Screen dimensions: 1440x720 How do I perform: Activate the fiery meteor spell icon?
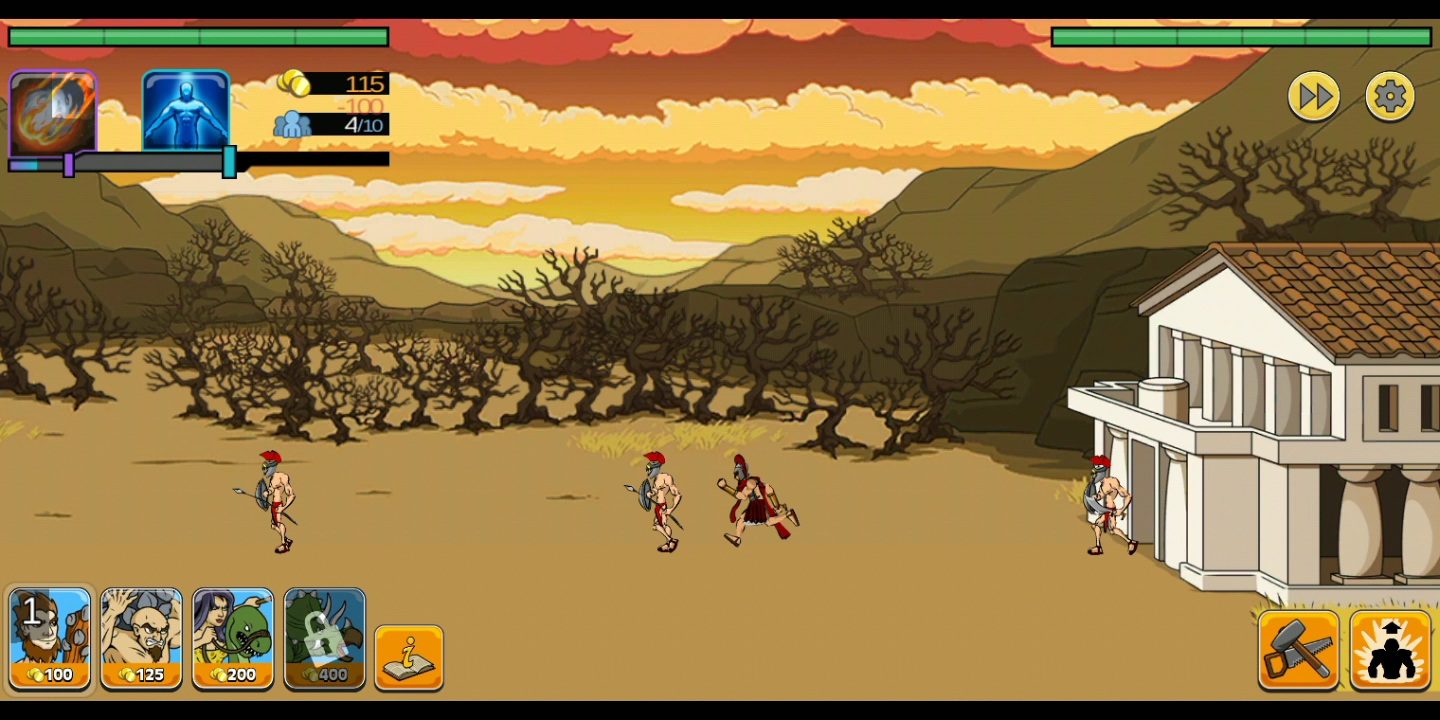click(52, 112)
